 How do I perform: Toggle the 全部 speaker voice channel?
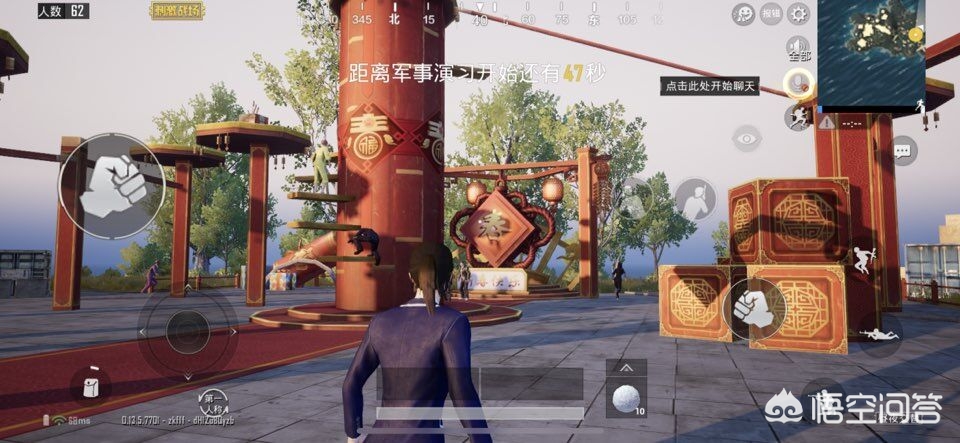pyautogui.click(x=797, y=47)
